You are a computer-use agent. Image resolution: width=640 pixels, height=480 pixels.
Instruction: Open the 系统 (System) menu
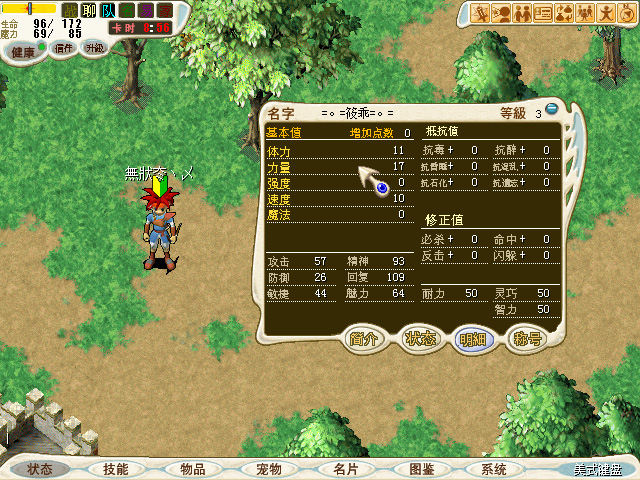point(494,469)
